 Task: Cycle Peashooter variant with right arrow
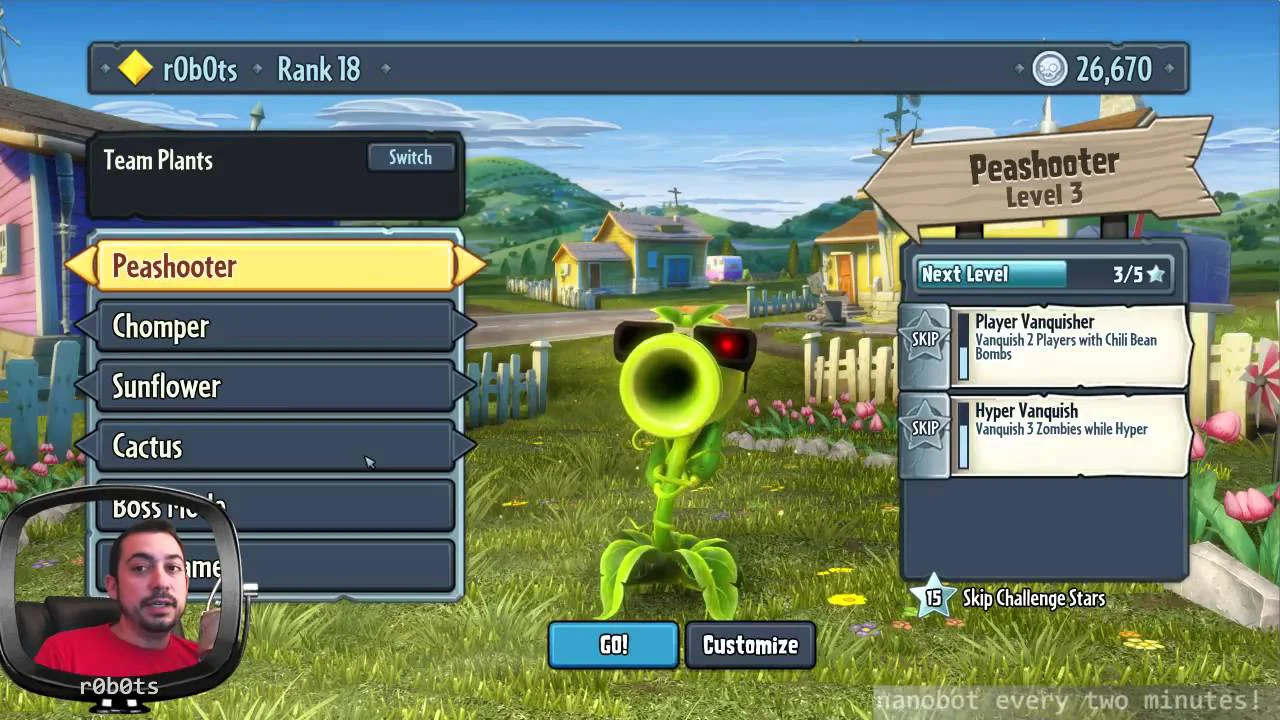pyautogui.click(x=470, y=266)
